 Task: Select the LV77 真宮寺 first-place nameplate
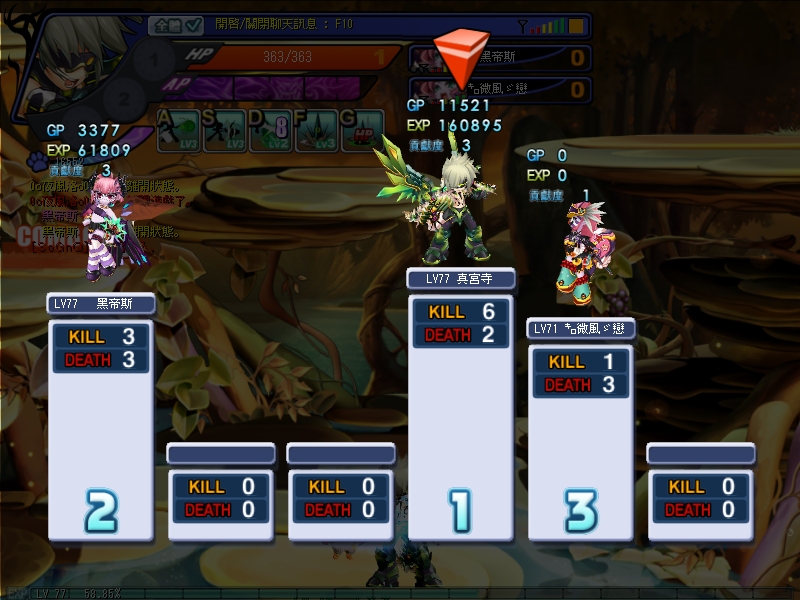point(460,279)
